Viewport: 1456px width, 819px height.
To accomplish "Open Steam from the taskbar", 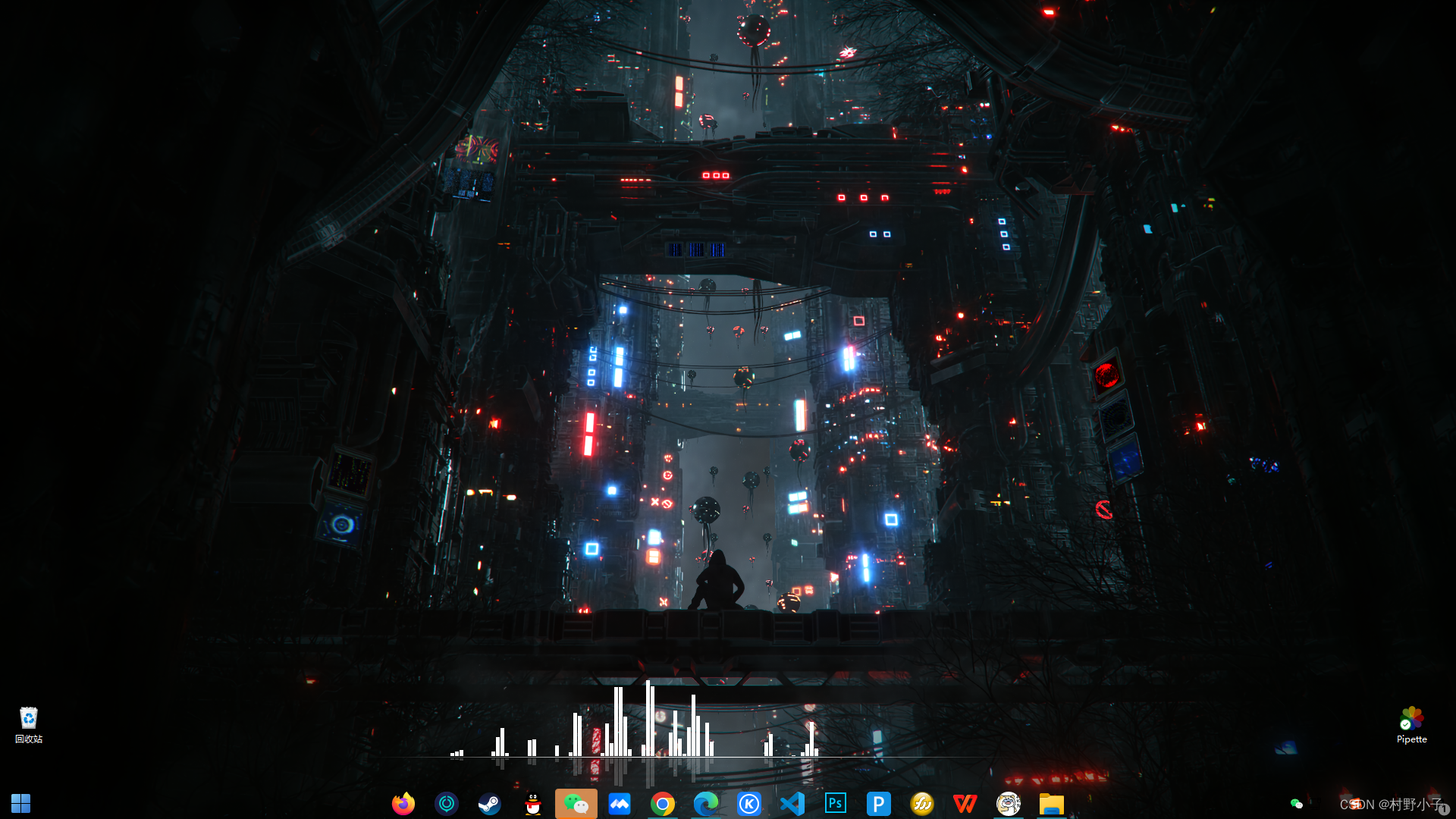I will (x=490, y=803).
